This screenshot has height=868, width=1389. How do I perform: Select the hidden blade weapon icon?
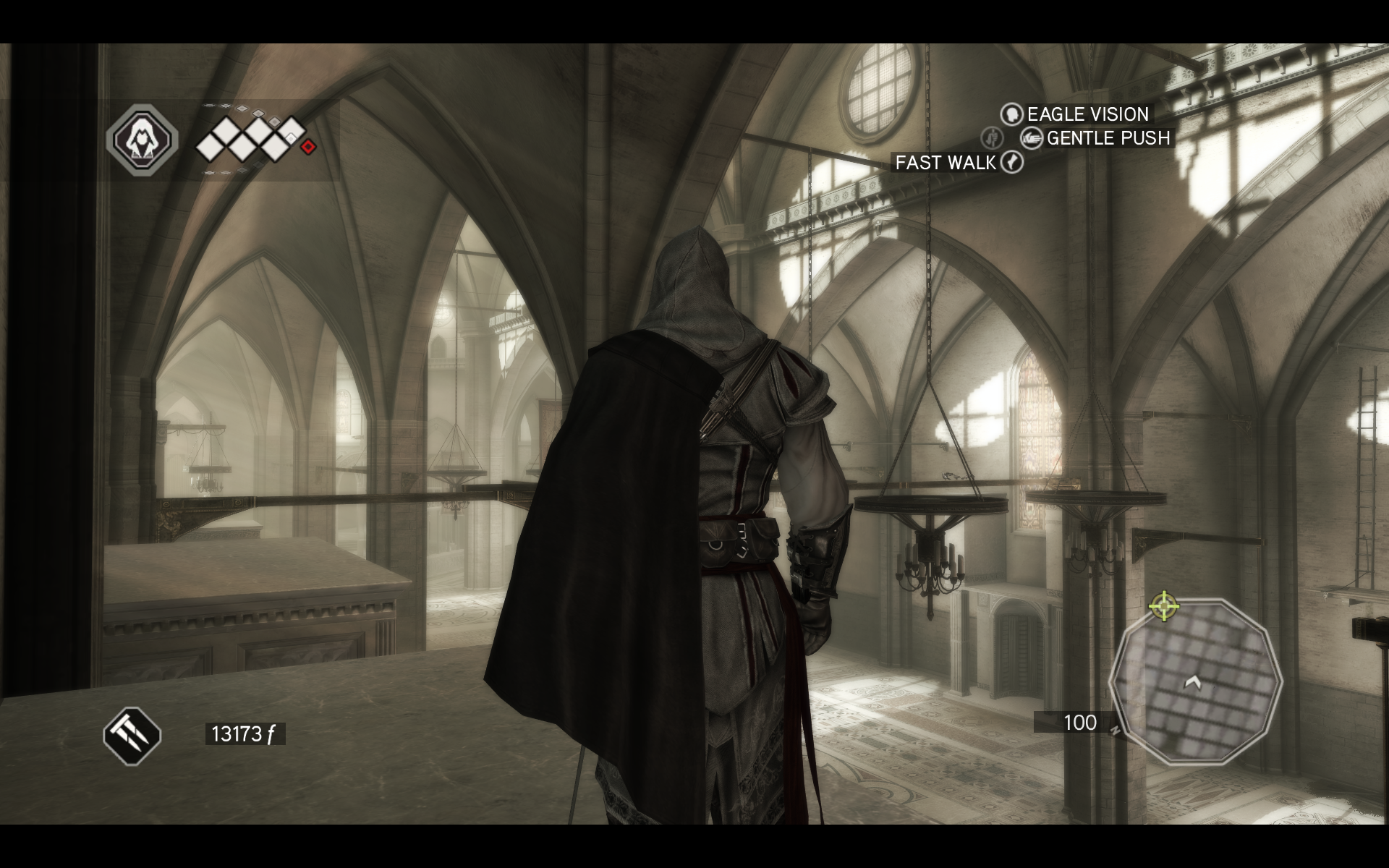click(132, 736)
